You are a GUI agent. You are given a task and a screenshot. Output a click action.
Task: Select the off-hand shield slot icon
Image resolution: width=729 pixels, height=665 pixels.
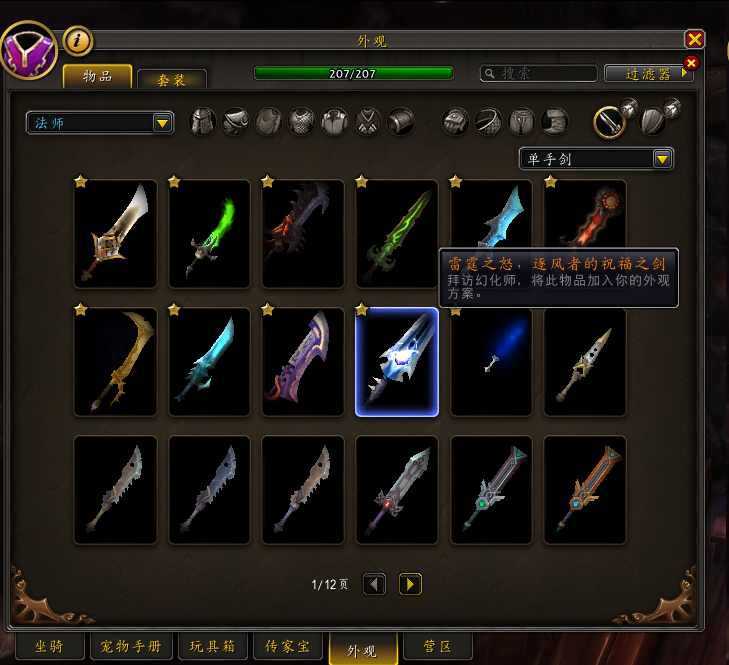pos(654,122)
